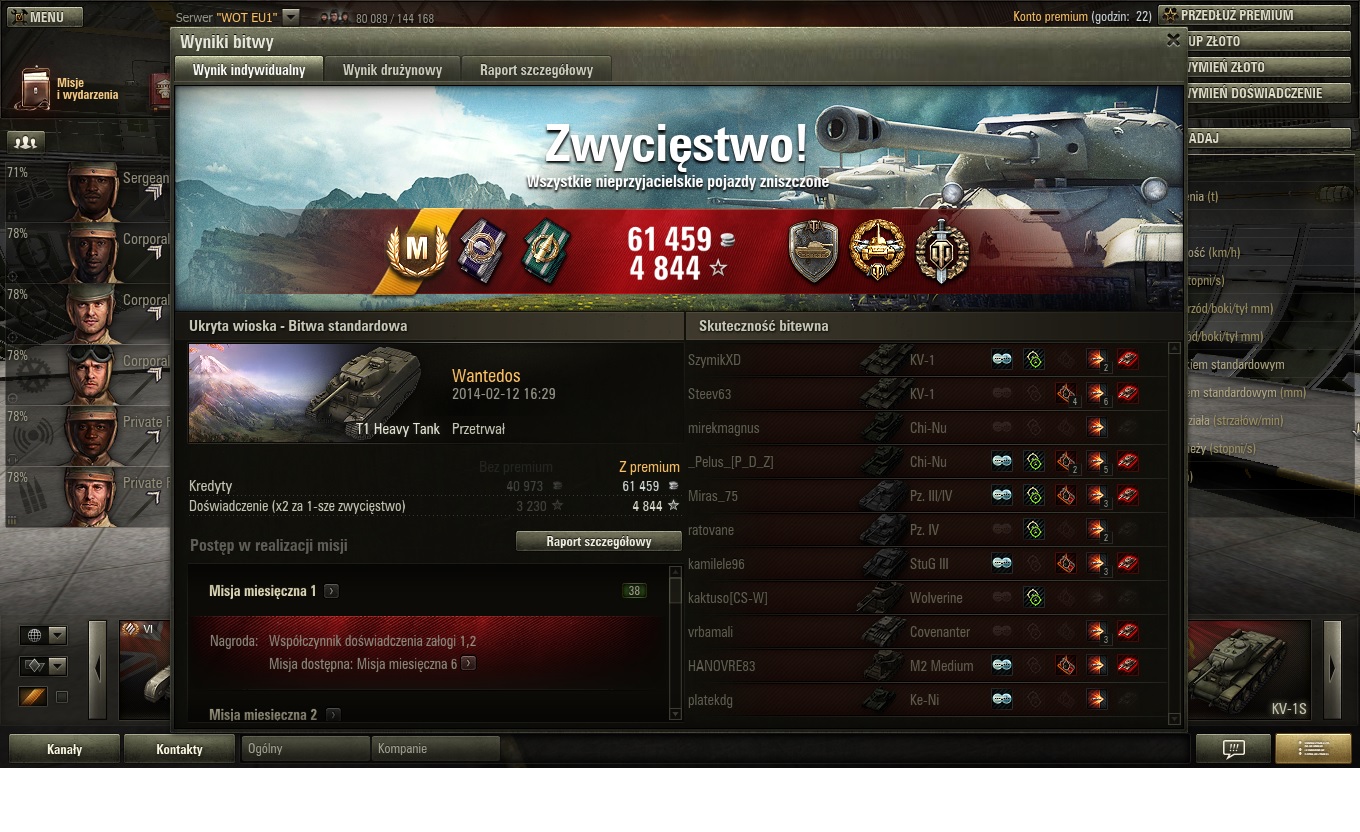Open the server selection dropdown
Viewport: 1360px width, 832px height.
click(x=291, y=17)
